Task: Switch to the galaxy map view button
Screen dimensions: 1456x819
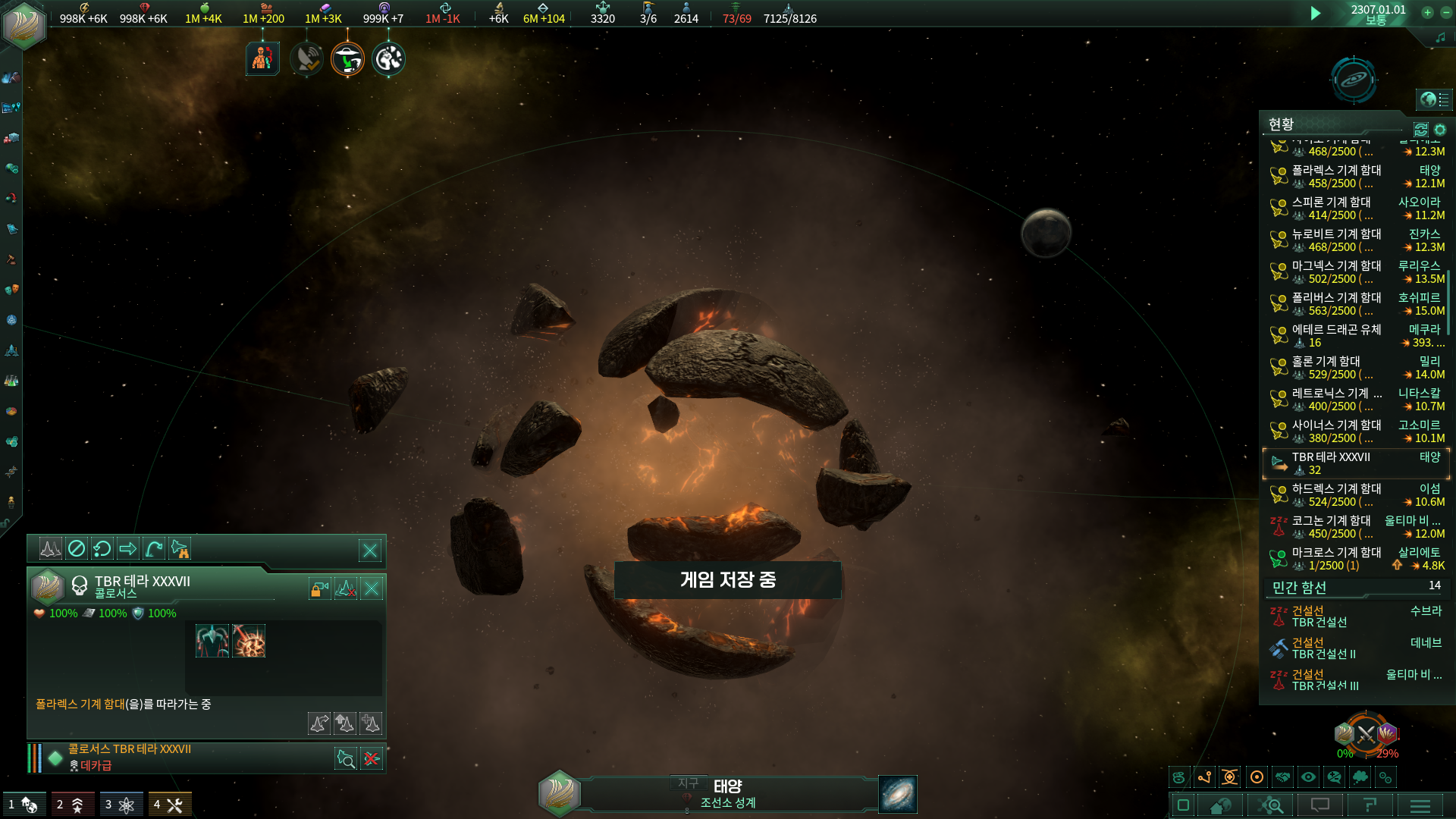Action: click(898, 794)
